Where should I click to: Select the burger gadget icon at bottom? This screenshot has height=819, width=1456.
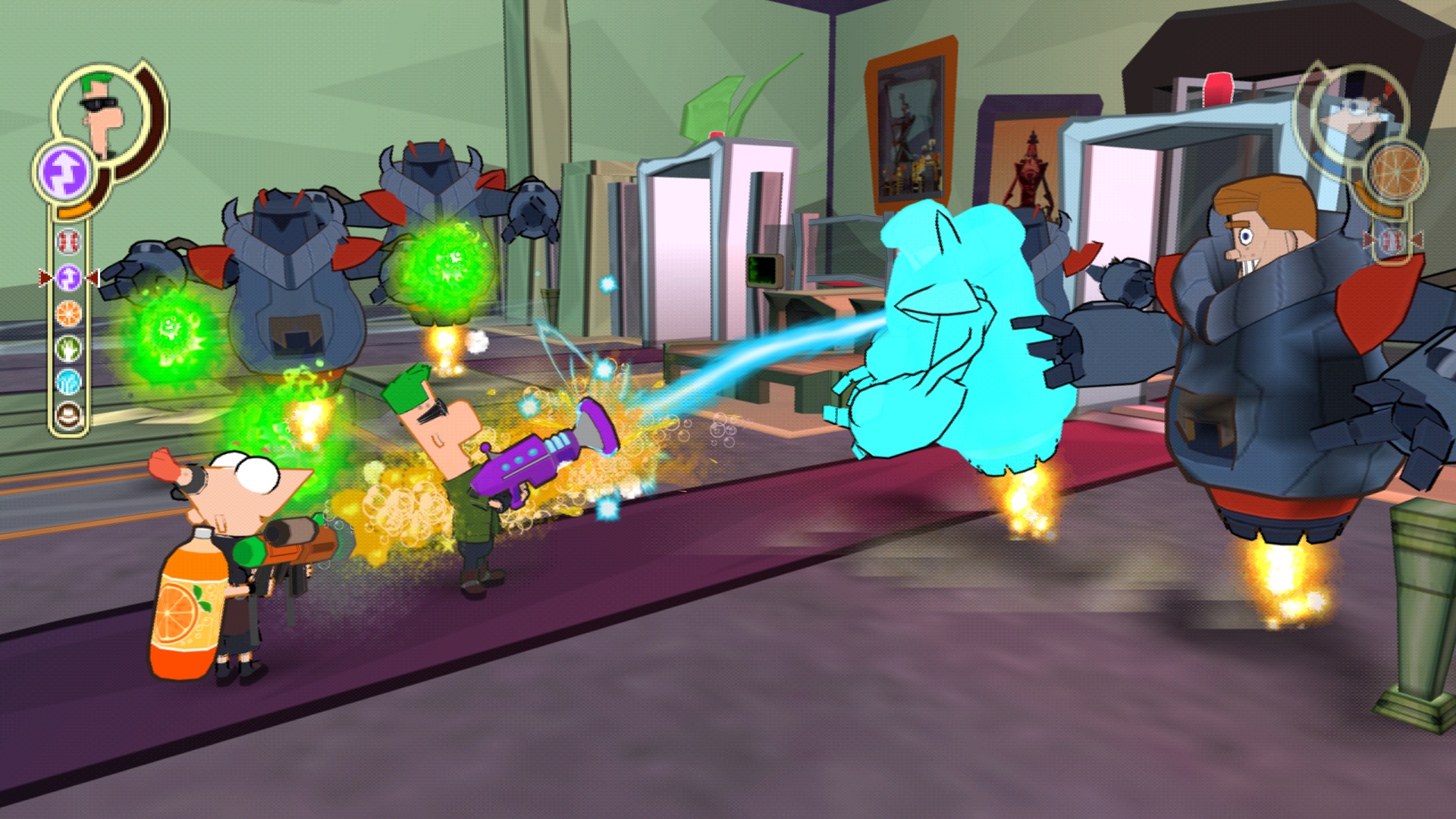tap(68, 416)
